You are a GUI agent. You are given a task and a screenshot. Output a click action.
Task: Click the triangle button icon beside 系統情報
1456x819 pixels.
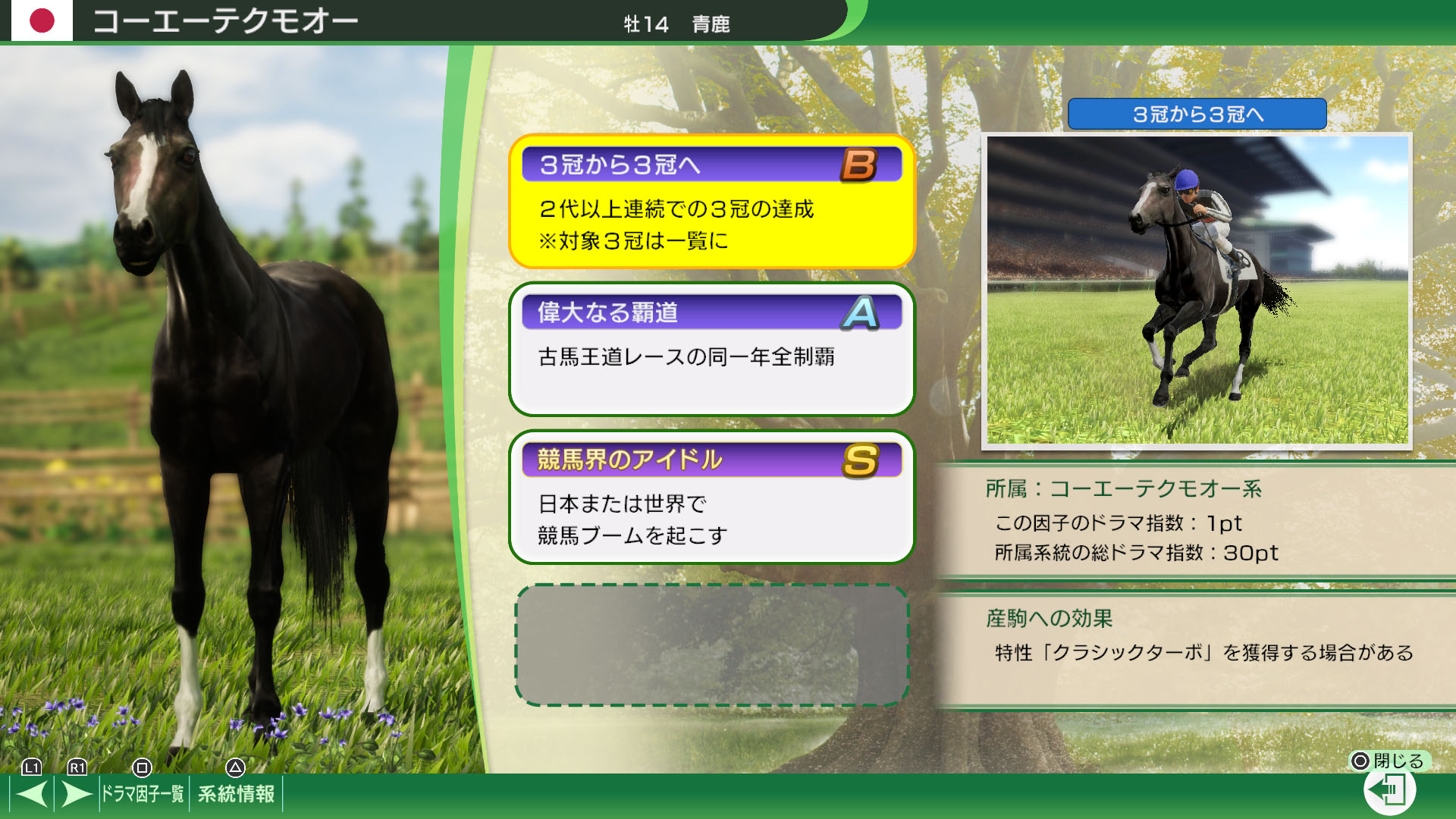click(x=235, y=768)
